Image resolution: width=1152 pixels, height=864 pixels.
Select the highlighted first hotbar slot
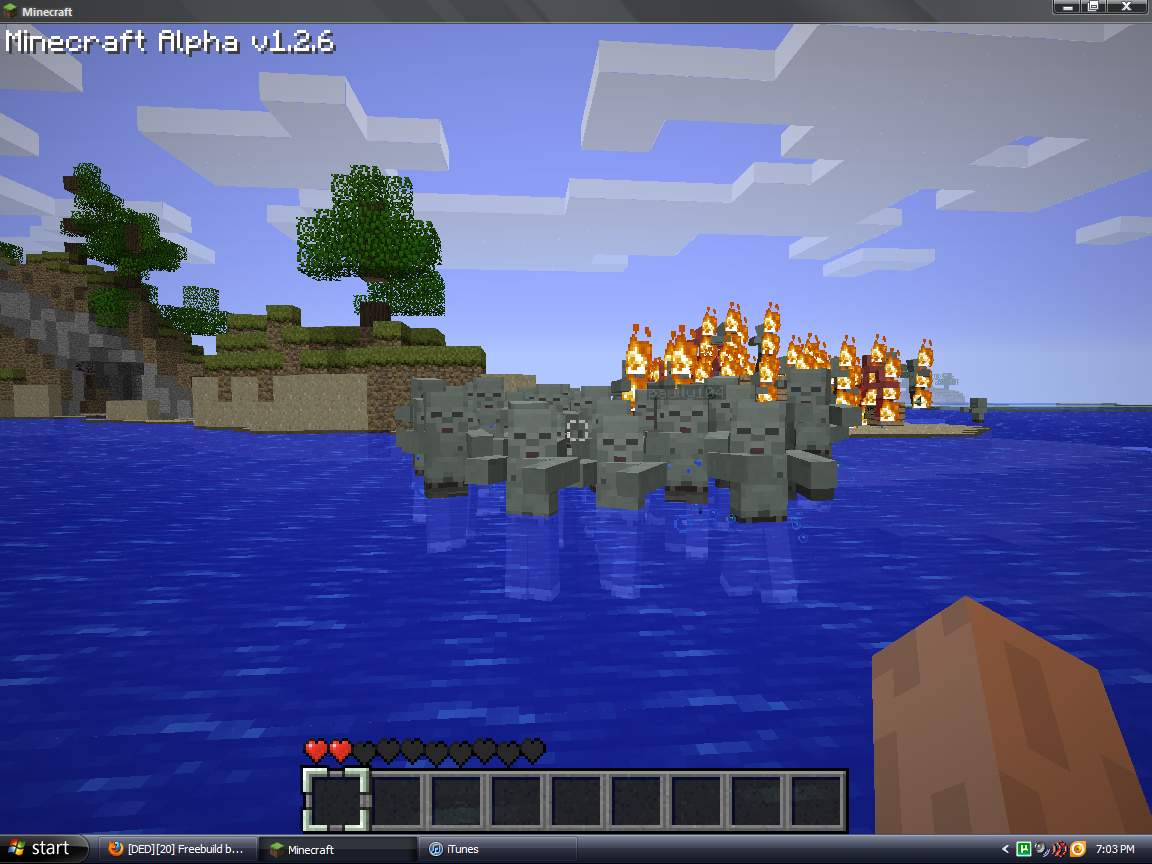tap(337, 800)
